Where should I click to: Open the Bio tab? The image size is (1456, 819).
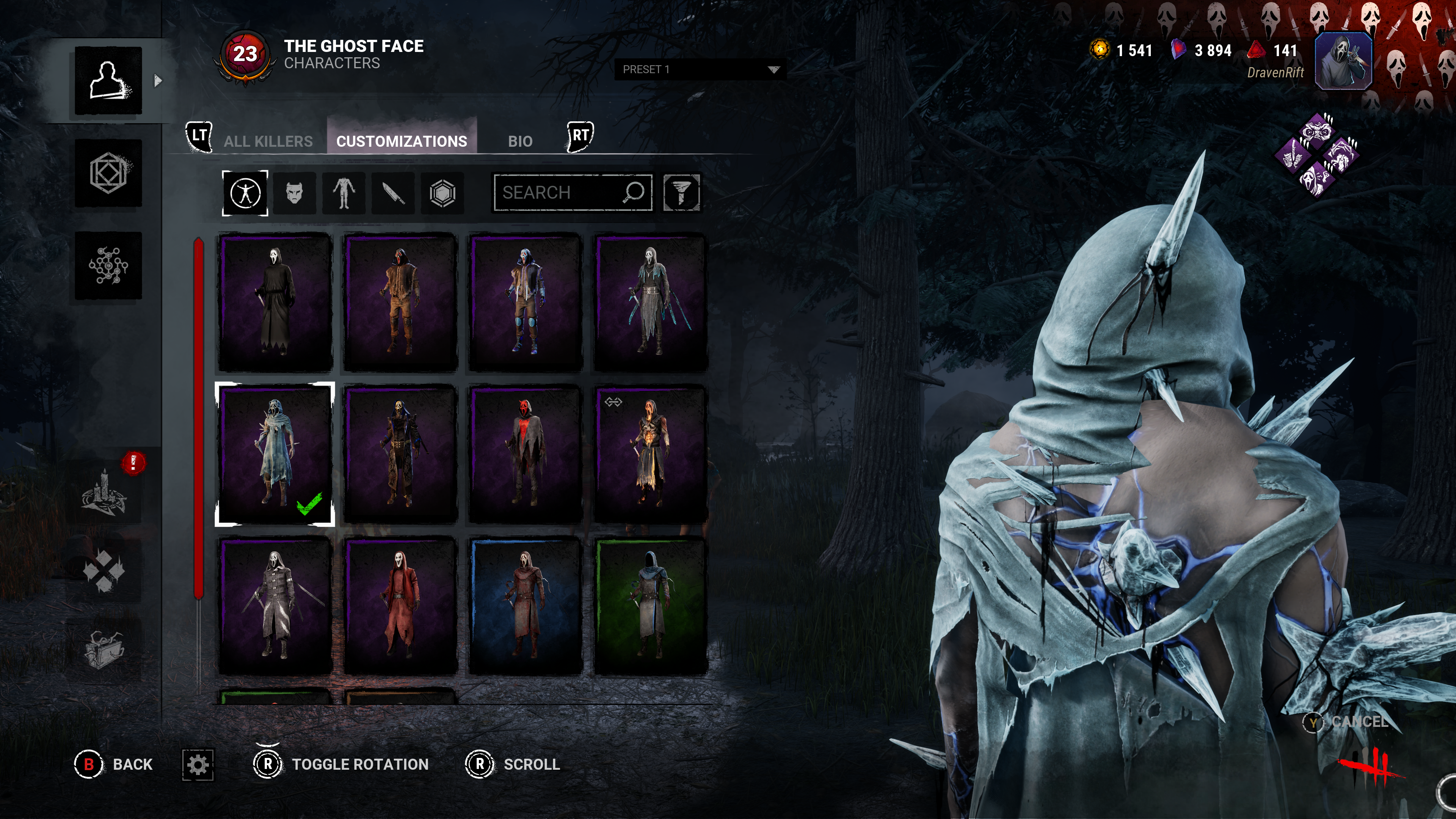519,141
